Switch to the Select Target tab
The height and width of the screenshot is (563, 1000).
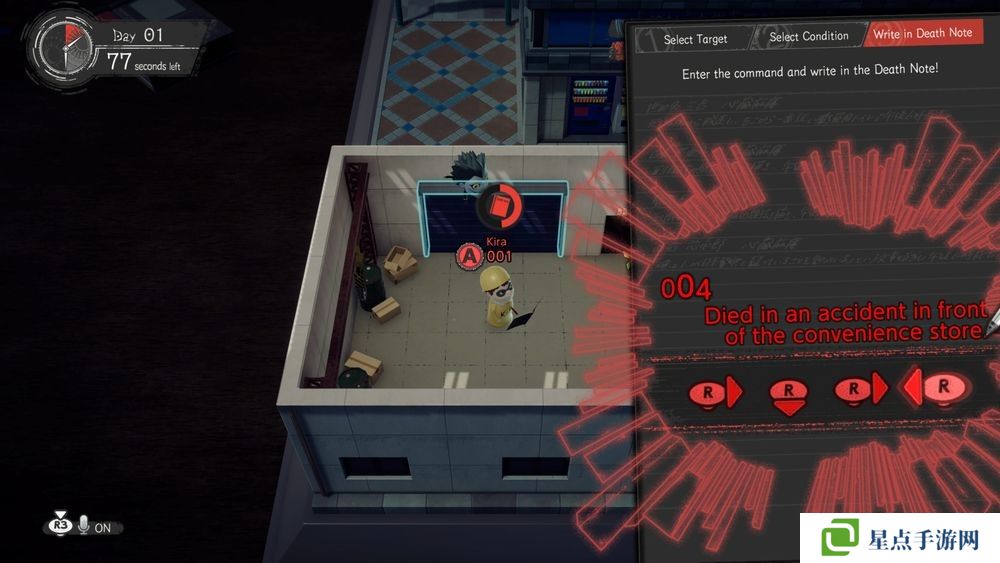pyautogui.click(x=695, y=39)
